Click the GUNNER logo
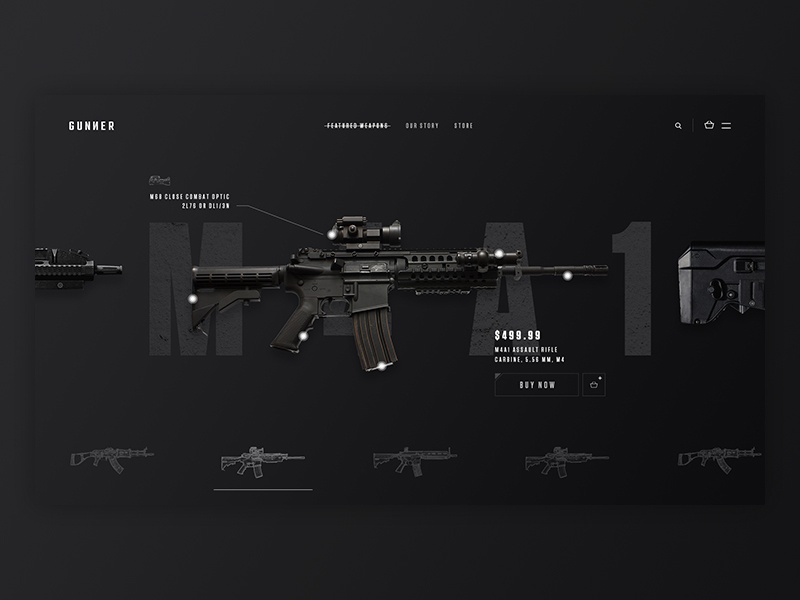This screenshot has height=600, width=800. click(91, 126)
